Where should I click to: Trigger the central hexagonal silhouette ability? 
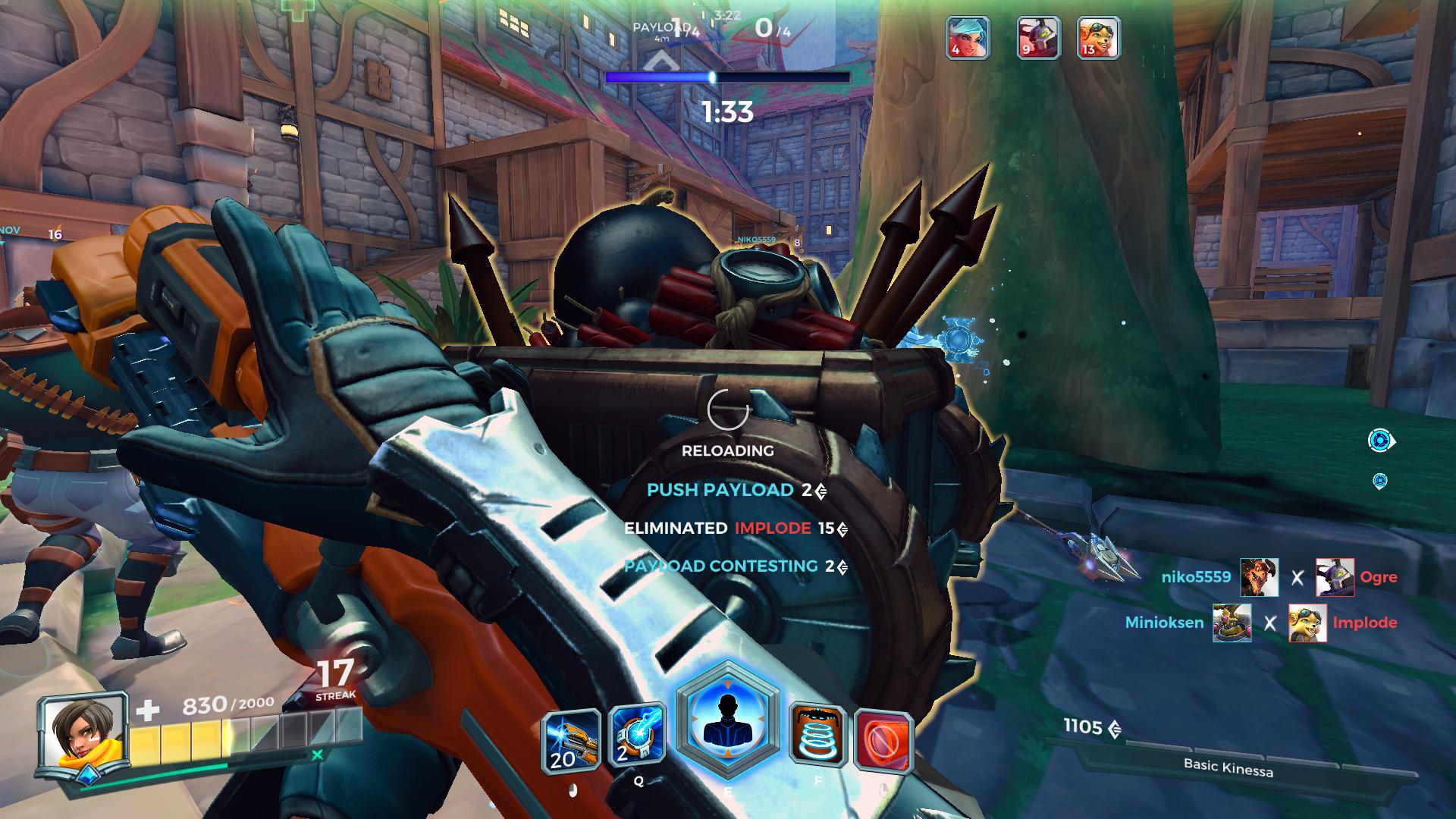(x=727, y=720)
